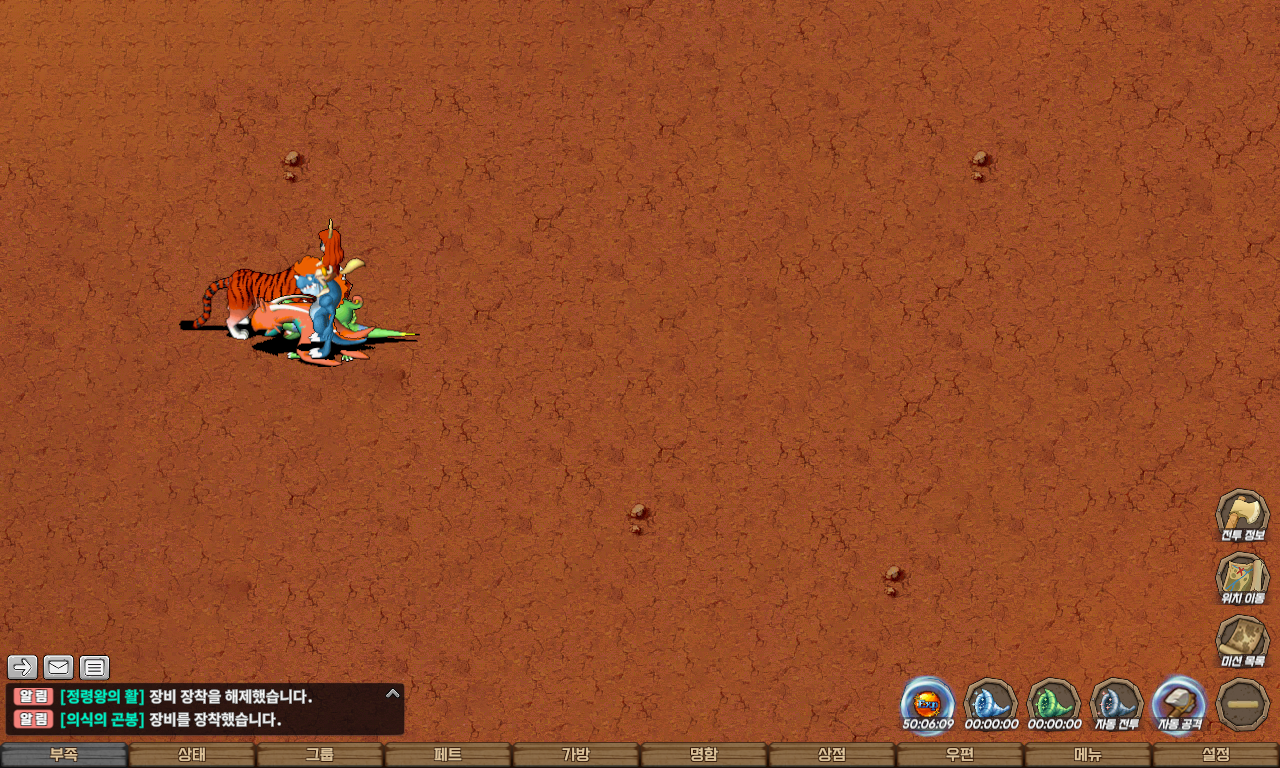Open the 설정 (settings) tab
The image size is (1280, 768).
(x=1216, y=755)
